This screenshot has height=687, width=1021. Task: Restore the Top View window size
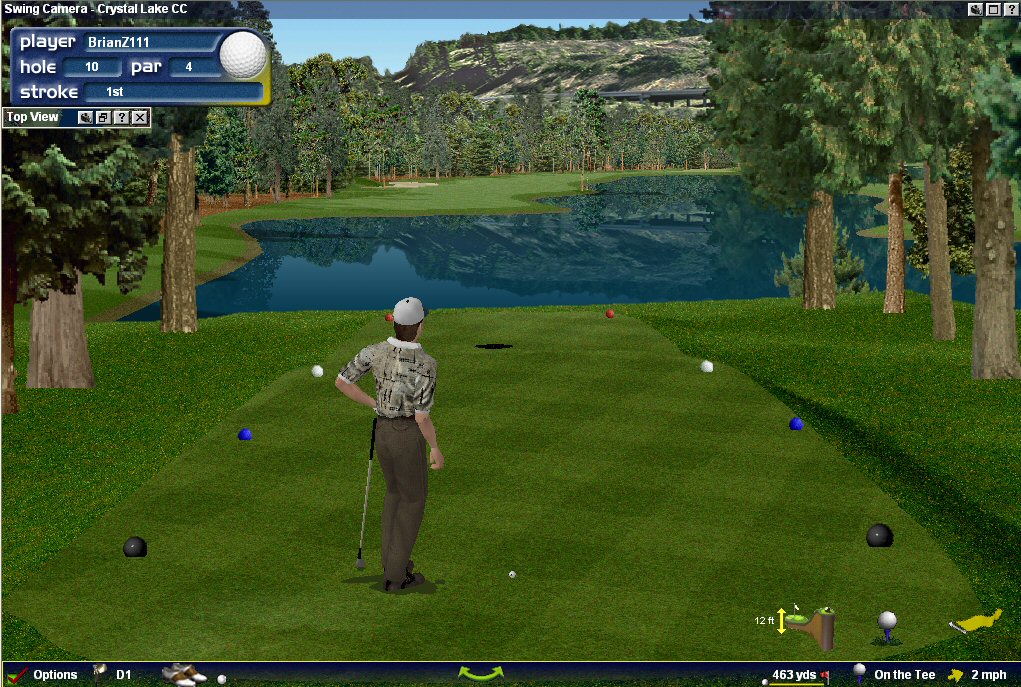[x=104, y=117]
